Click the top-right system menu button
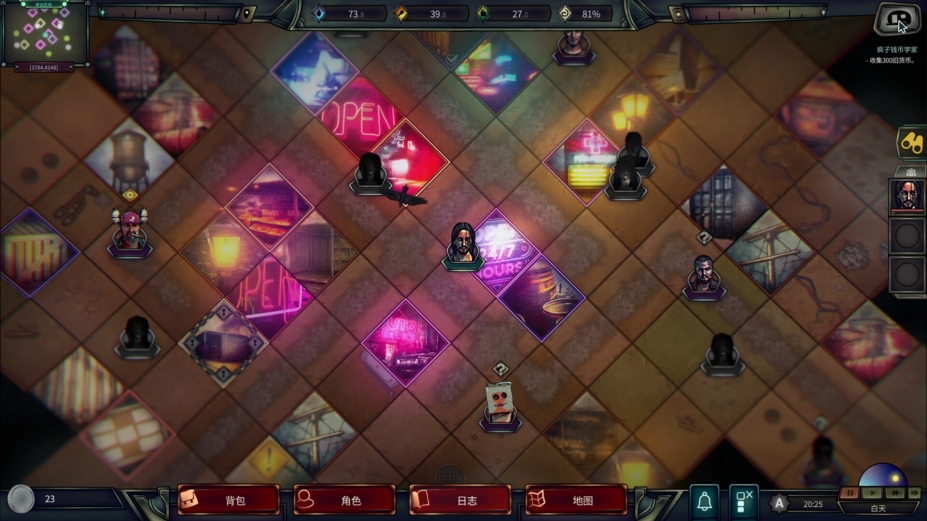 pyautogui.click(x=897, y=19)
